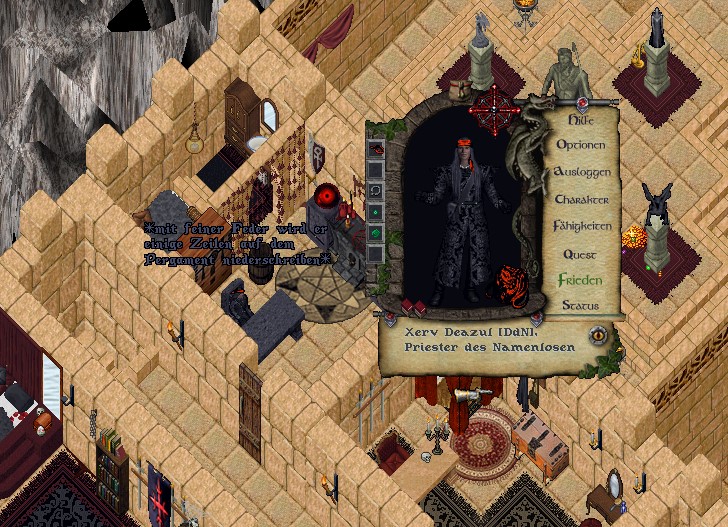Select the large green gem equipment slot
The height and width of the screenshot is (527, 728).
coord(376,233)
